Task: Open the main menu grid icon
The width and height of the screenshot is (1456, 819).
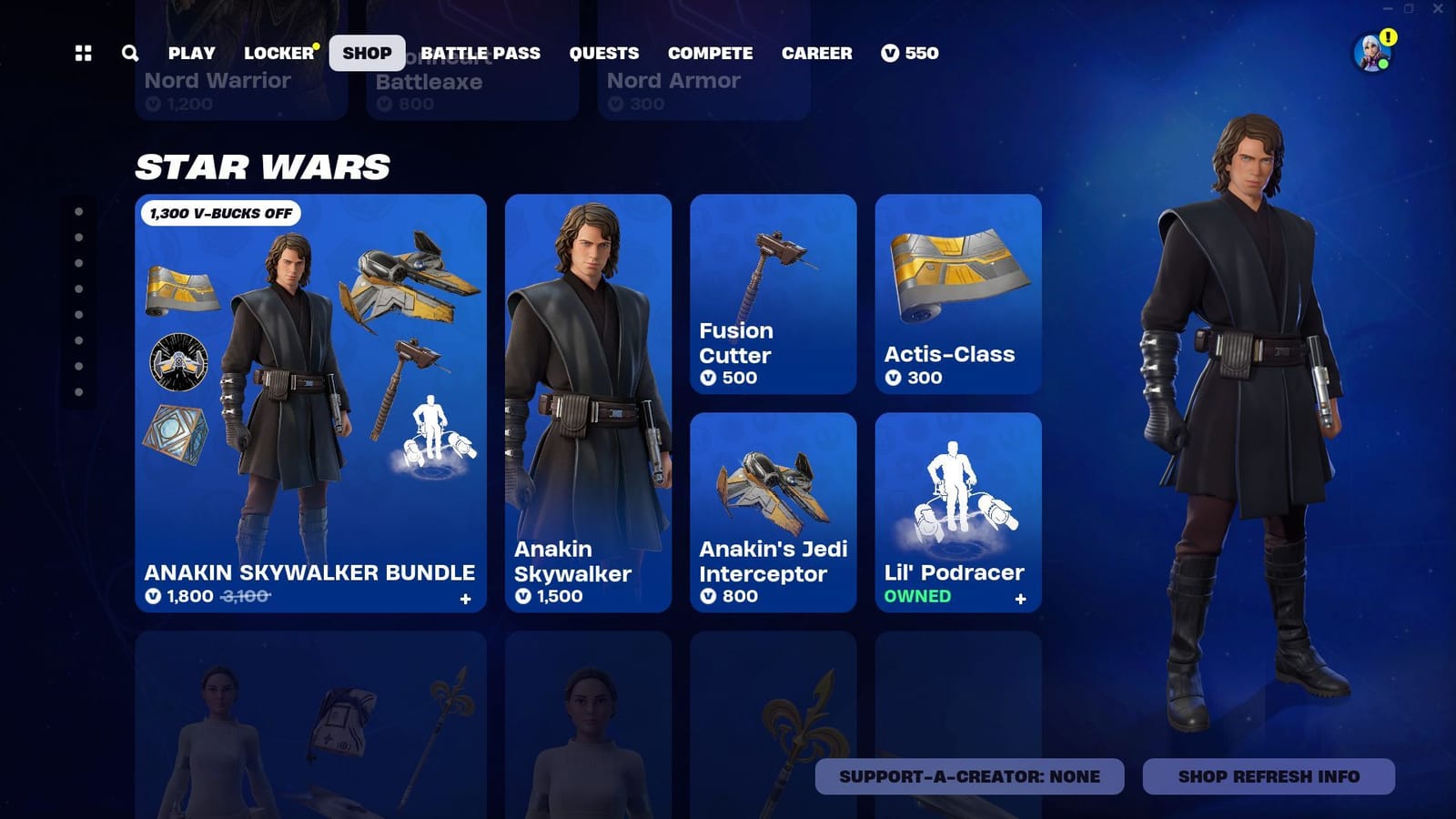Action: coord(84,53)
